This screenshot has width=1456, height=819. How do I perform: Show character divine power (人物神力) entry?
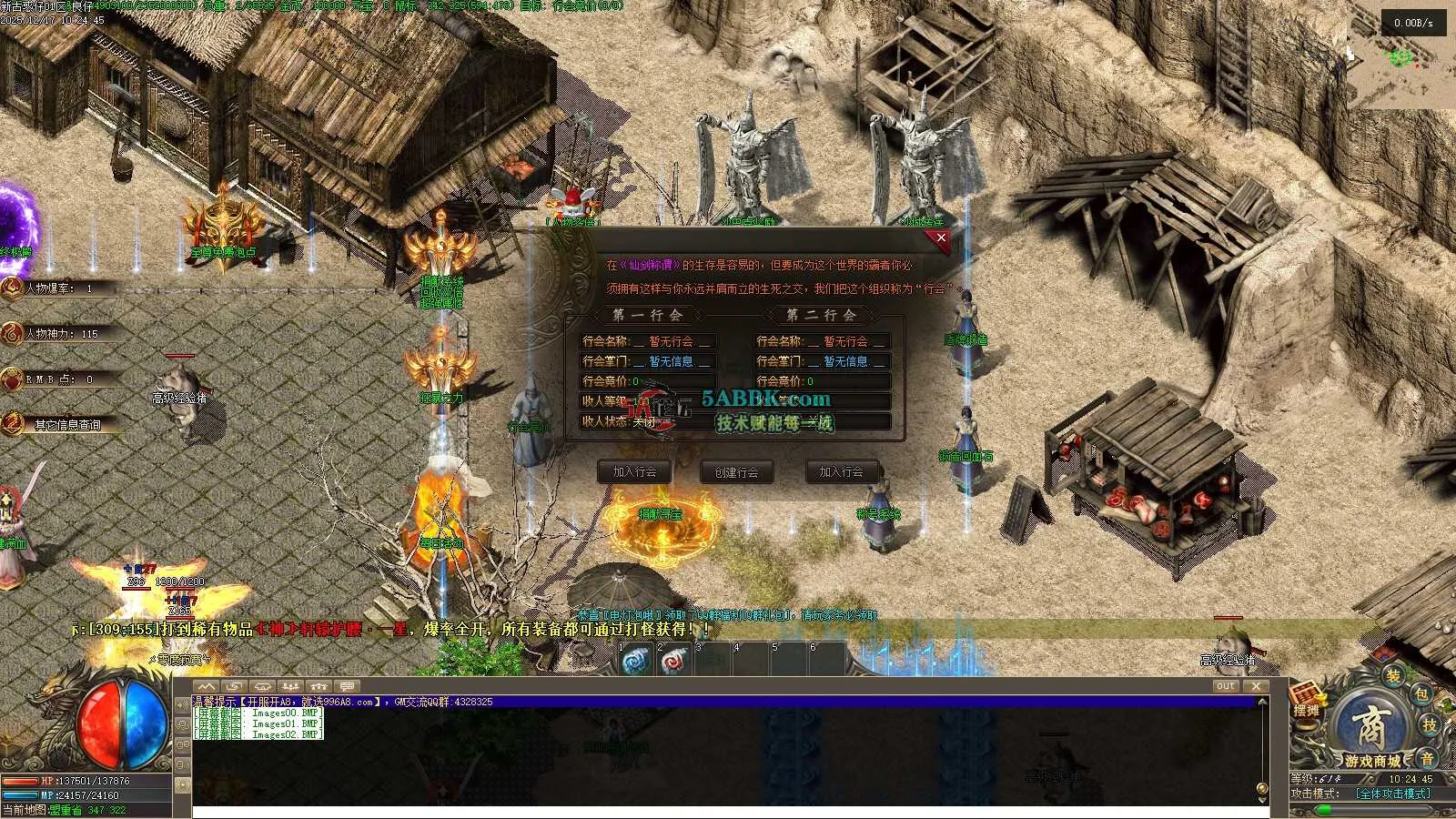point(61,334)
